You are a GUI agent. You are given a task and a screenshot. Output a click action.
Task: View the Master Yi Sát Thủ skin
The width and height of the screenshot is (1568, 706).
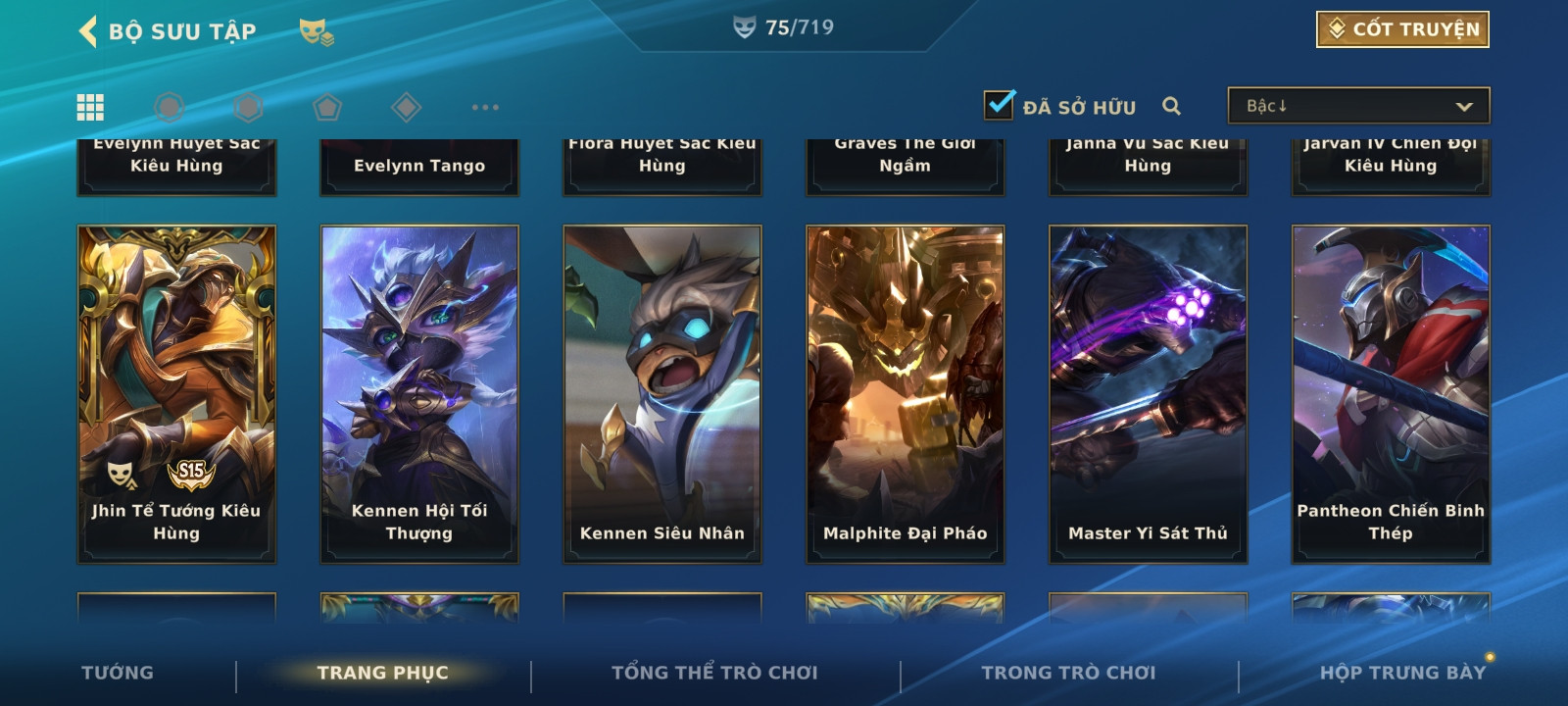point(1148,393)
